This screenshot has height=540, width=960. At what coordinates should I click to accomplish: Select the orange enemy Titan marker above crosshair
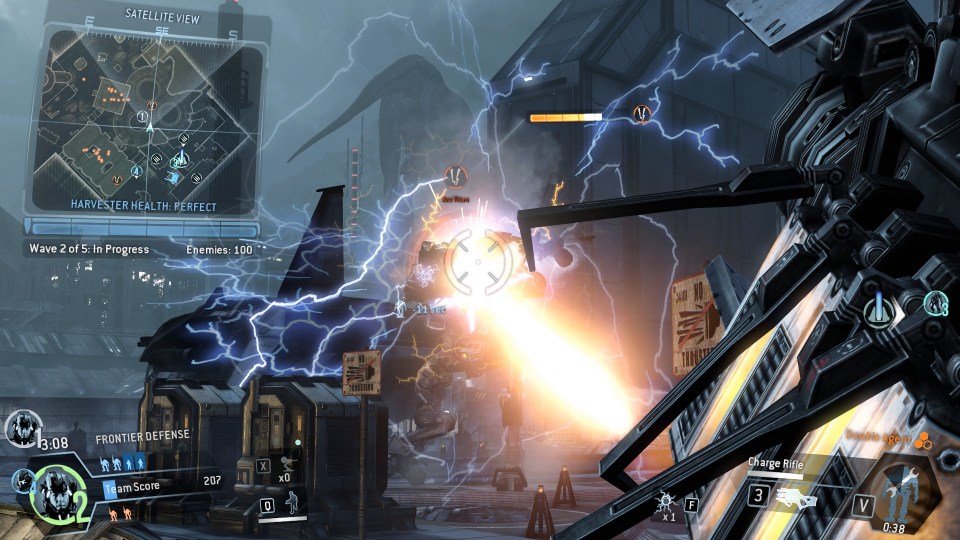pos(456,178)
